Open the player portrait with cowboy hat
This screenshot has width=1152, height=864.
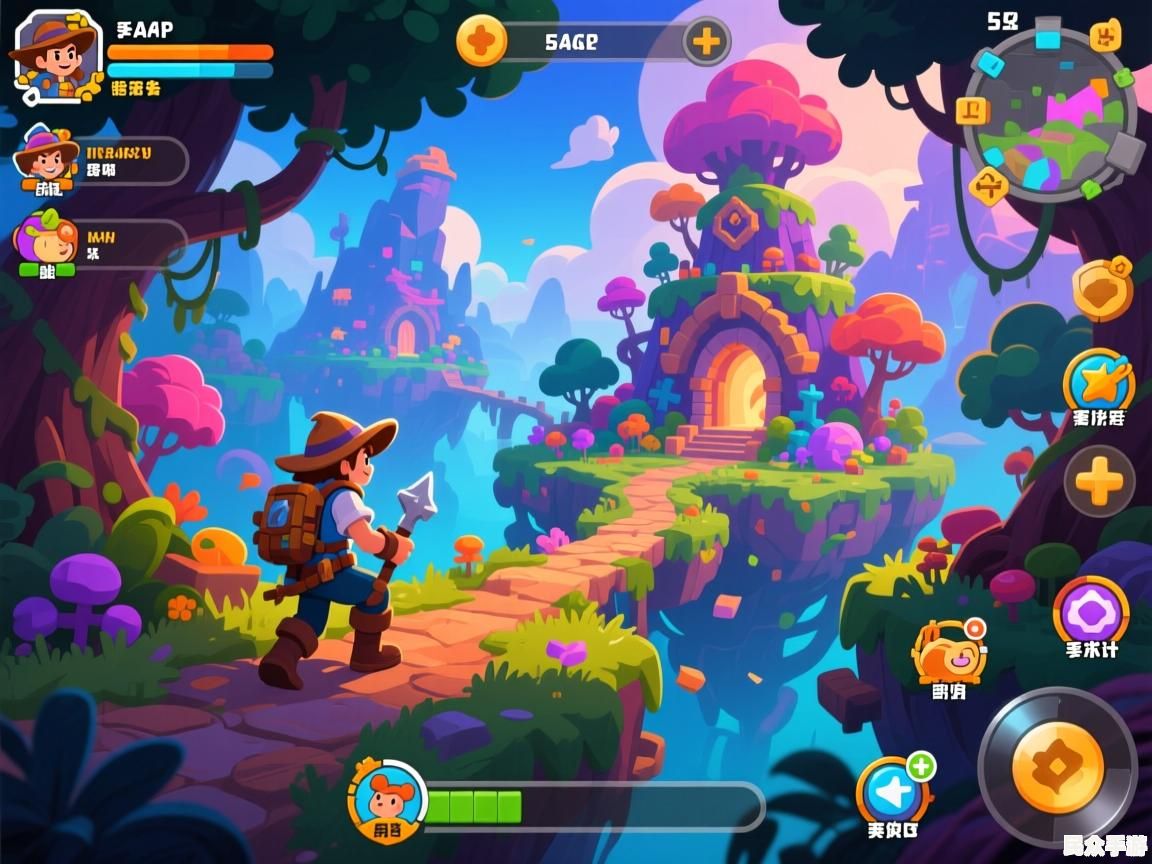pyautogui.click(x=53, y=55)
